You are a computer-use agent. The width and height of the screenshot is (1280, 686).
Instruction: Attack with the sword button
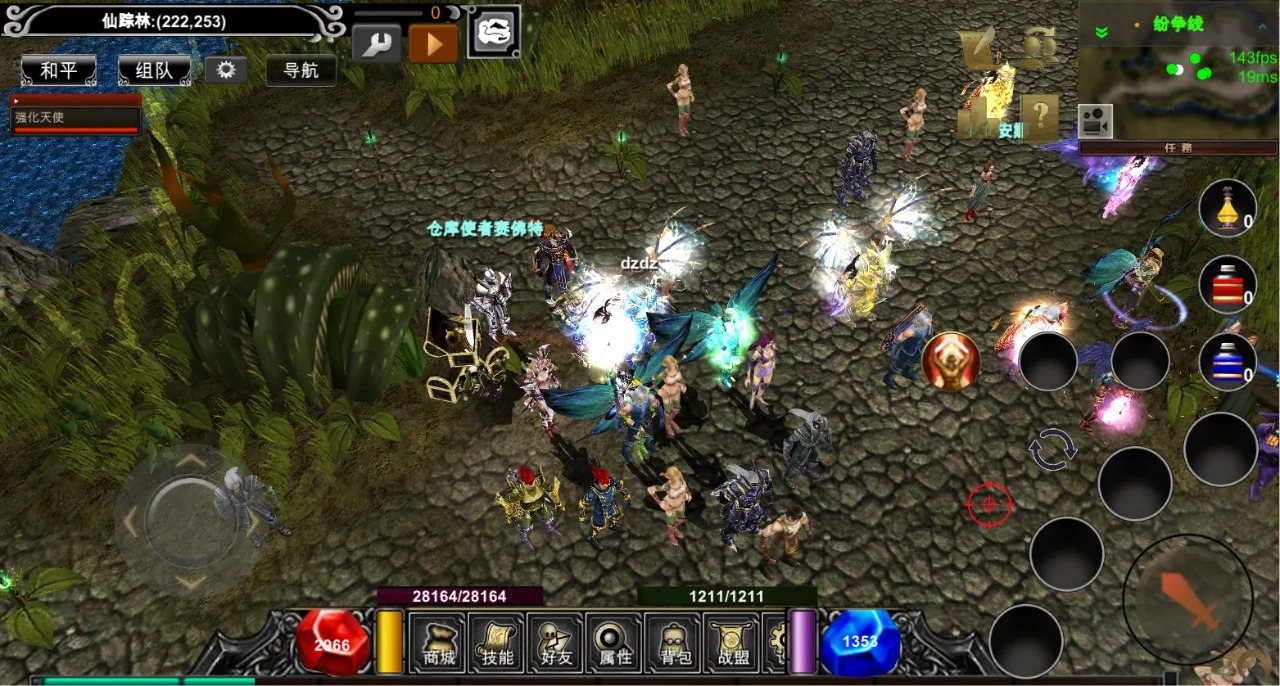pos(1188,599)
